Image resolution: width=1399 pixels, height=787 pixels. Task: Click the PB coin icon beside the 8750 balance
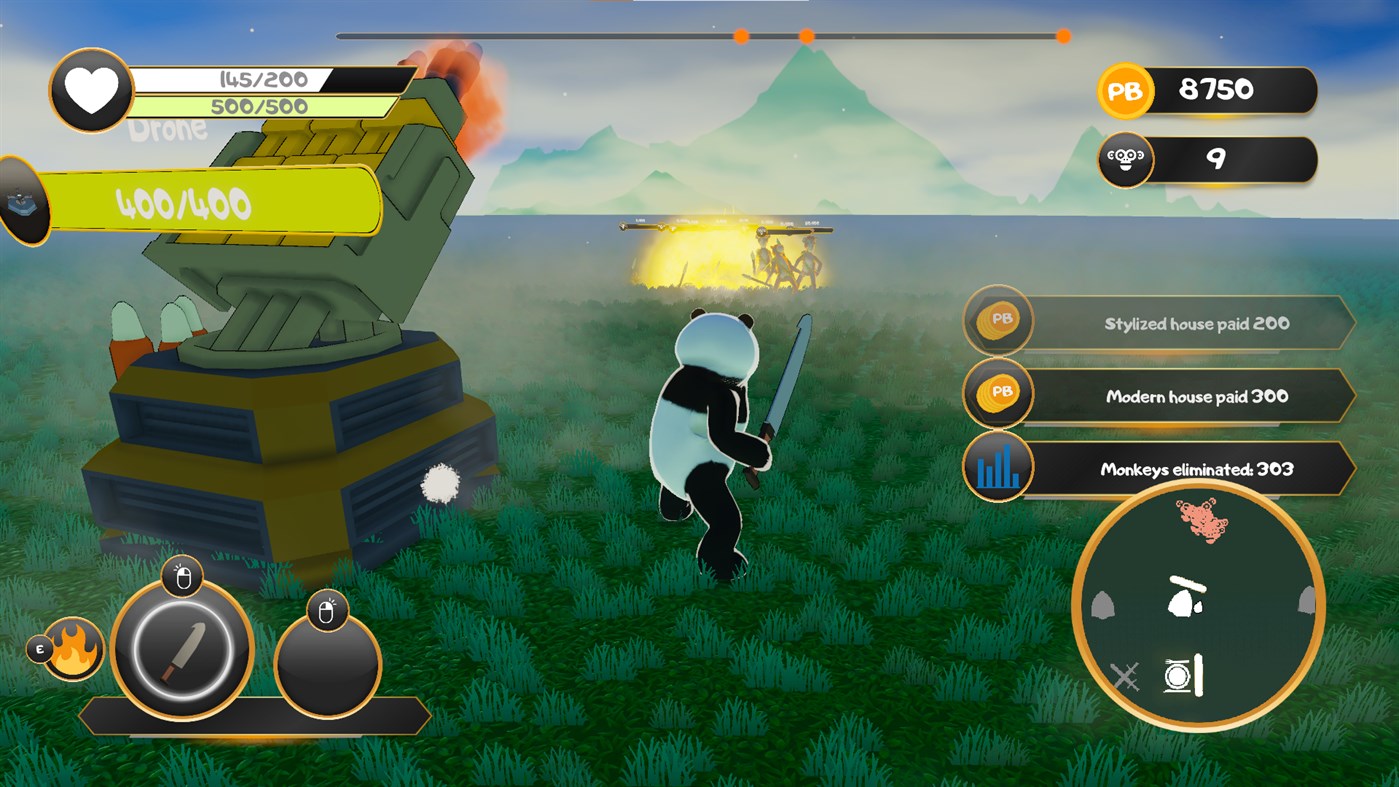tap(1126, 90)
